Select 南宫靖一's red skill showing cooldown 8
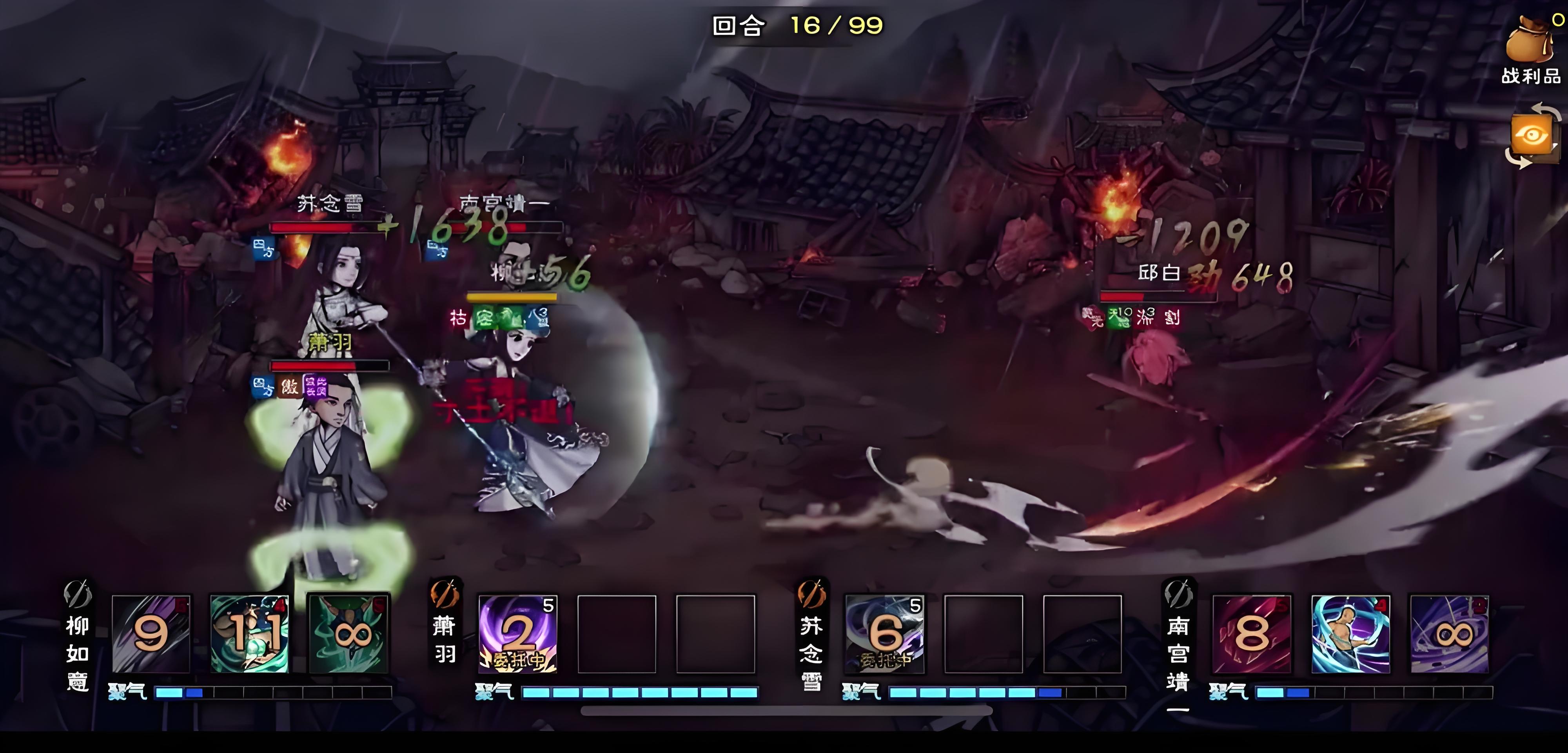This screenshot has width=1568, height=753. point(1252,634)
